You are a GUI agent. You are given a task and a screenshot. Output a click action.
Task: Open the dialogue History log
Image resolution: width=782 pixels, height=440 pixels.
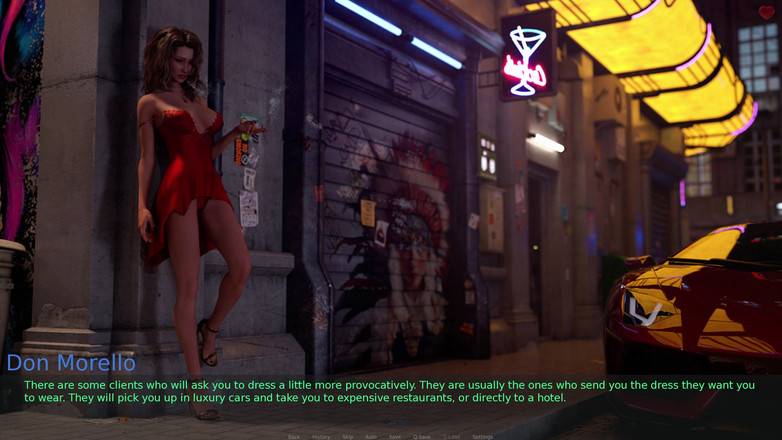(321, 437)
